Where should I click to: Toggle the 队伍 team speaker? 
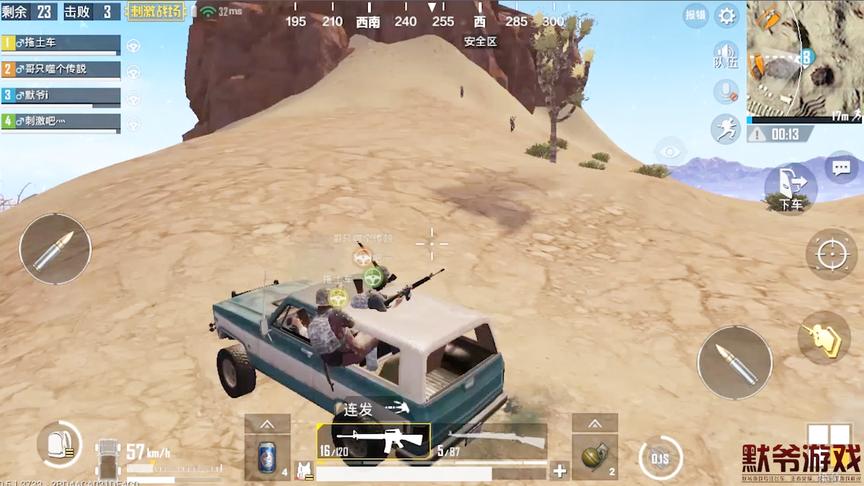724,56
